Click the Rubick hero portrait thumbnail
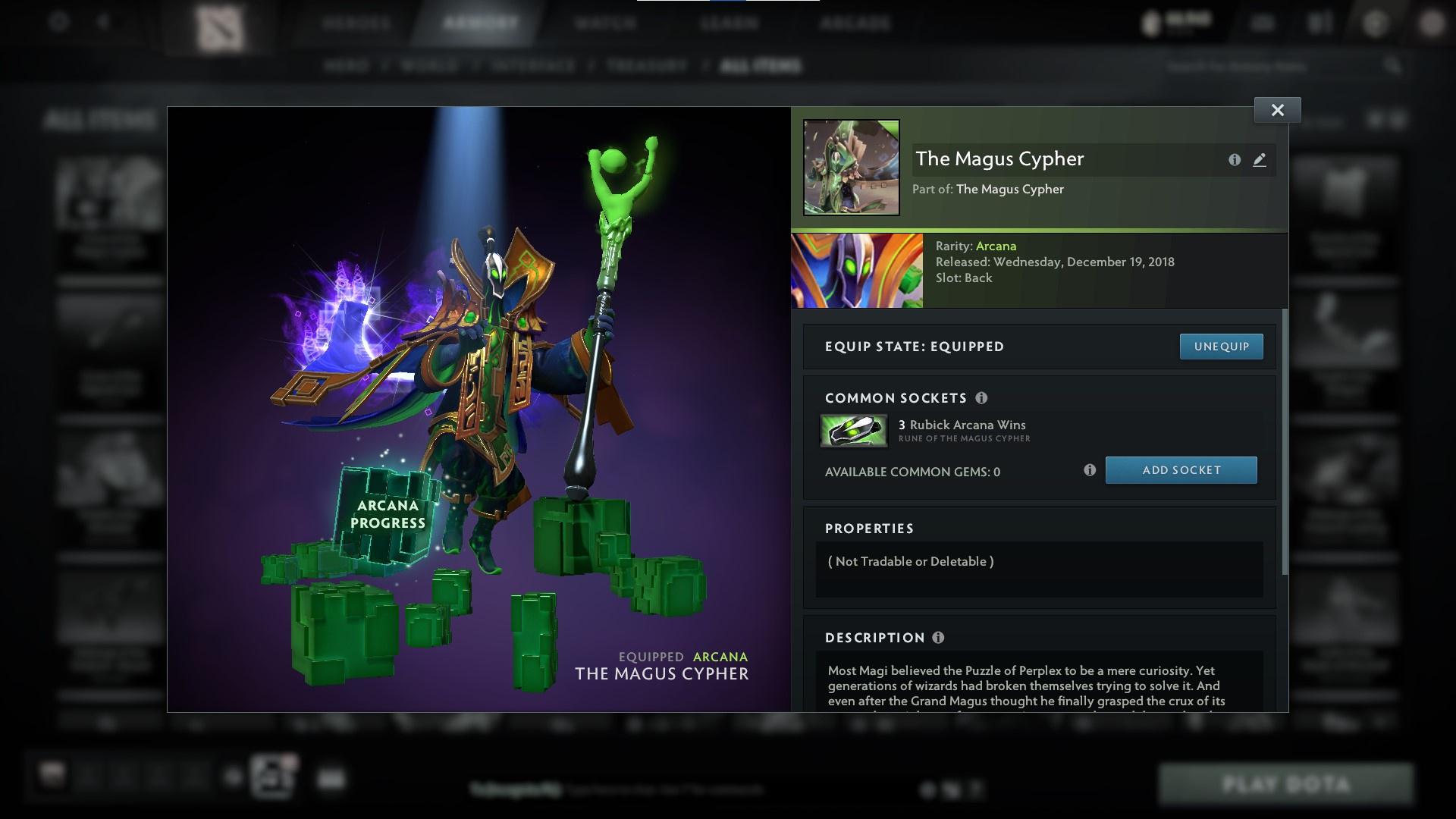This screenshot has height=819, width=1456. click(856, 270)
